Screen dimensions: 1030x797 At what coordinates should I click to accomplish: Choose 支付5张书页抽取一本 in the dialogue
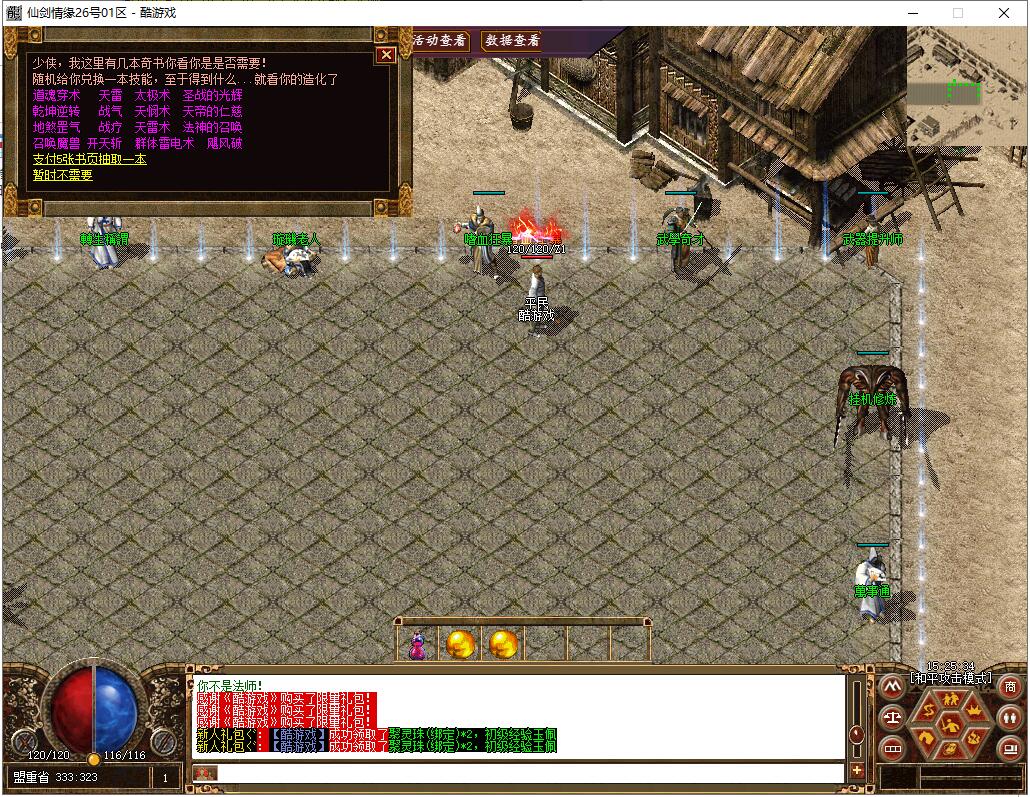click(89, 159)
